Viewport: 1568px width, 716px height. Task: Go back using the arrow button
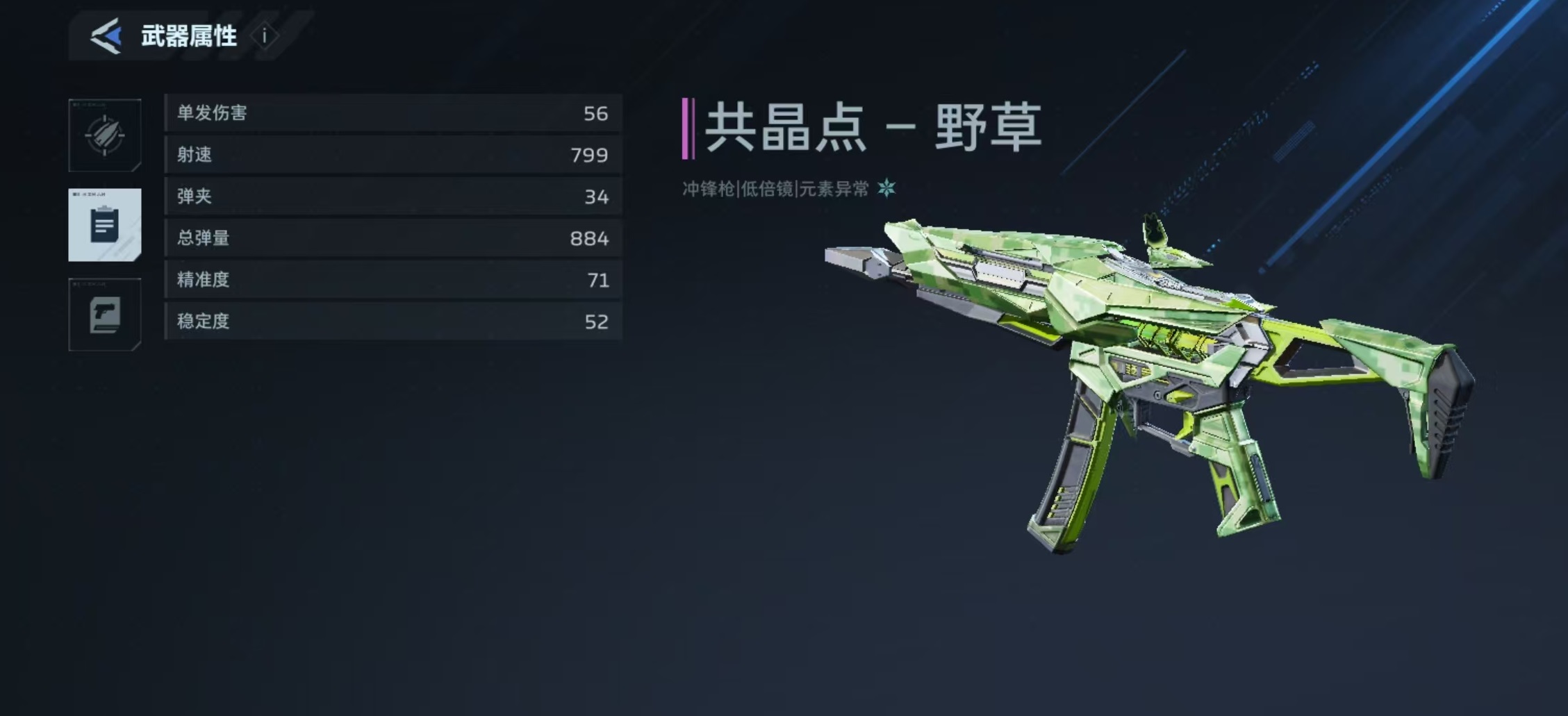(106, 36)
